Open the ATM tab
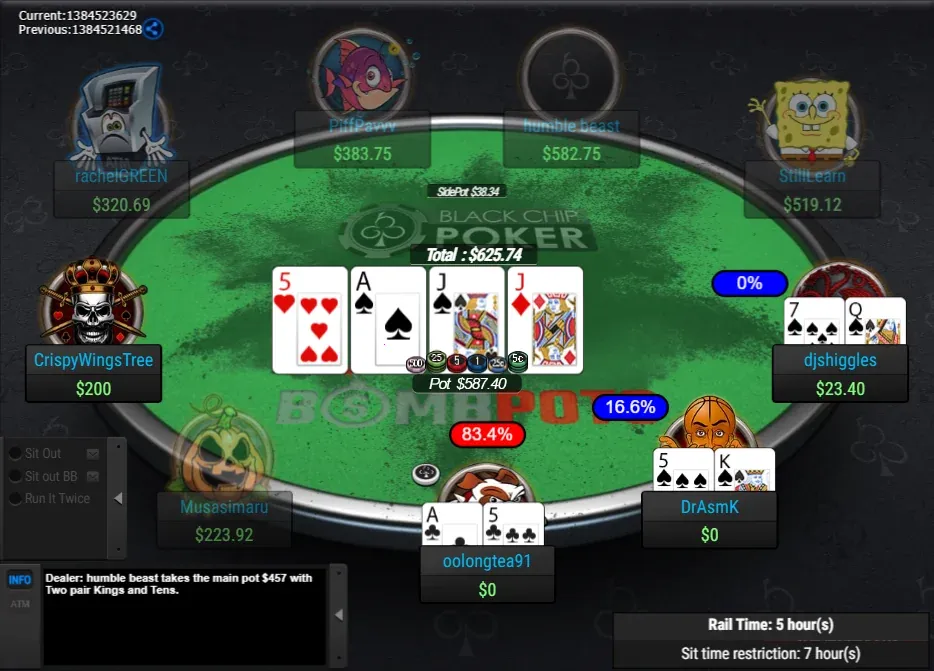Screen dimensions: 934x671 [20, 603]
